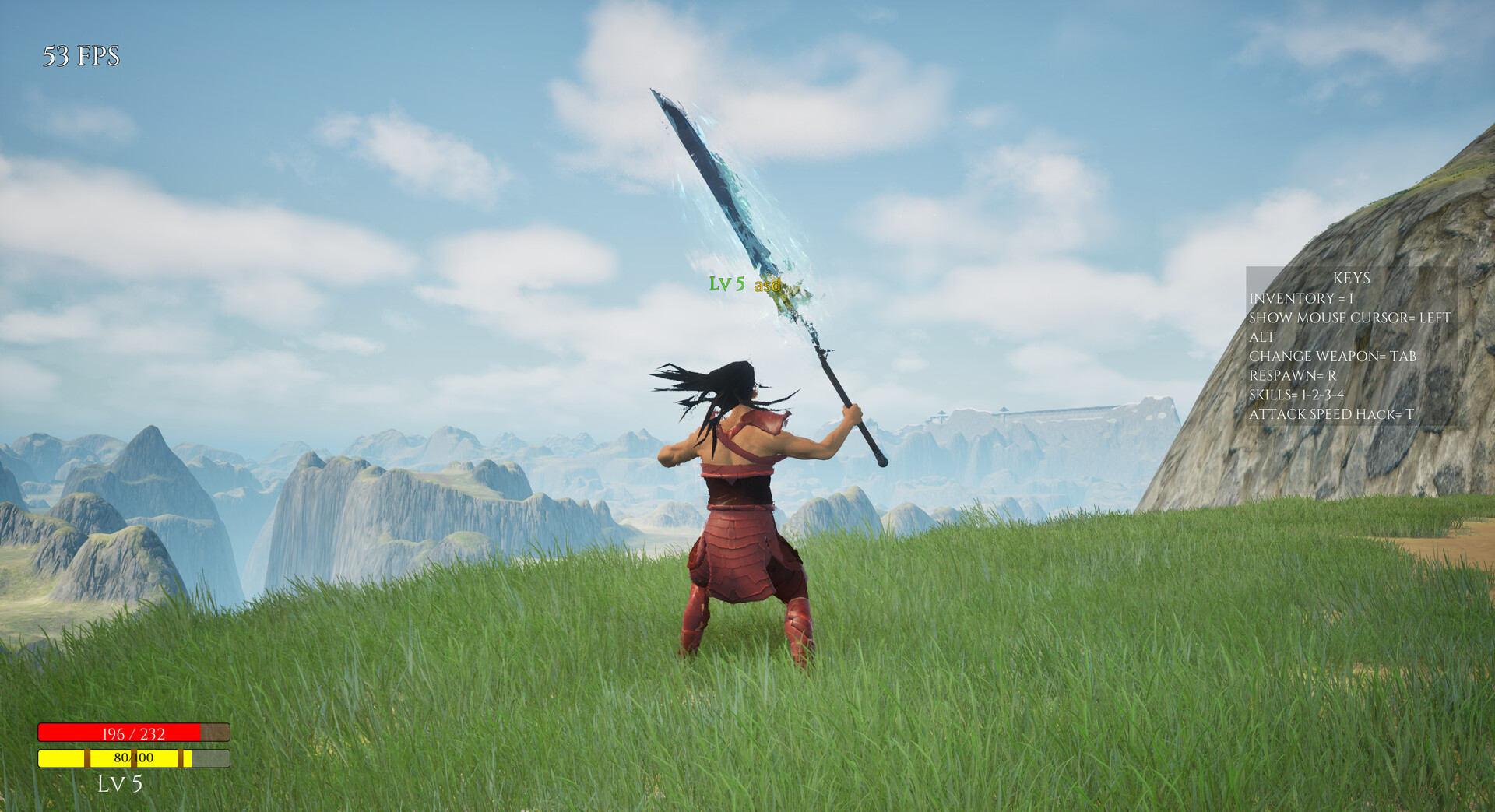Click the 53 FPS counter
The image size is (1495, 812).
pyautogui.click(x=82, y=54)
